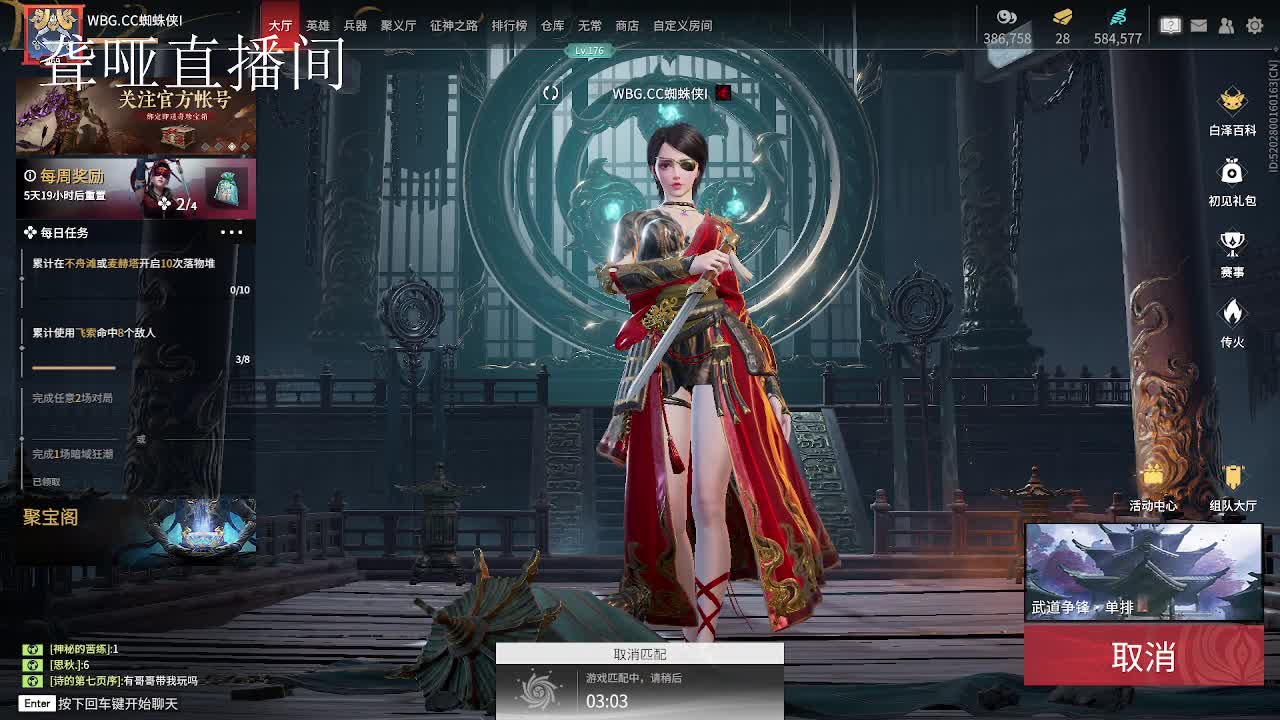Image resolution: width=1280 pixels, height=720 pixels.
Task: Click the rotate icon beside the player name
Action: click(548, 90)
